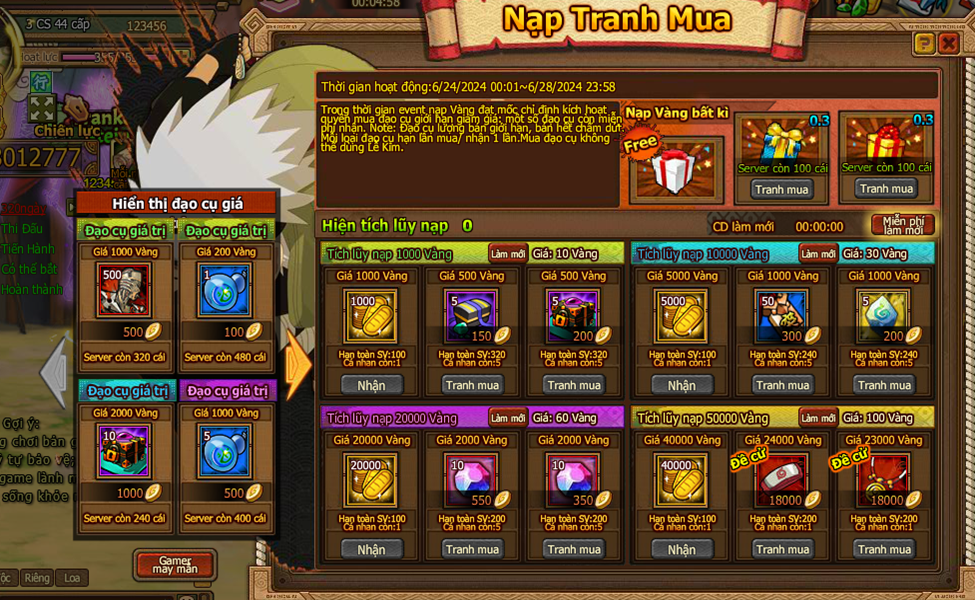Click Làm mới for the 1000 Vàng tier
The image size is (975, 600).
point(508,254)
